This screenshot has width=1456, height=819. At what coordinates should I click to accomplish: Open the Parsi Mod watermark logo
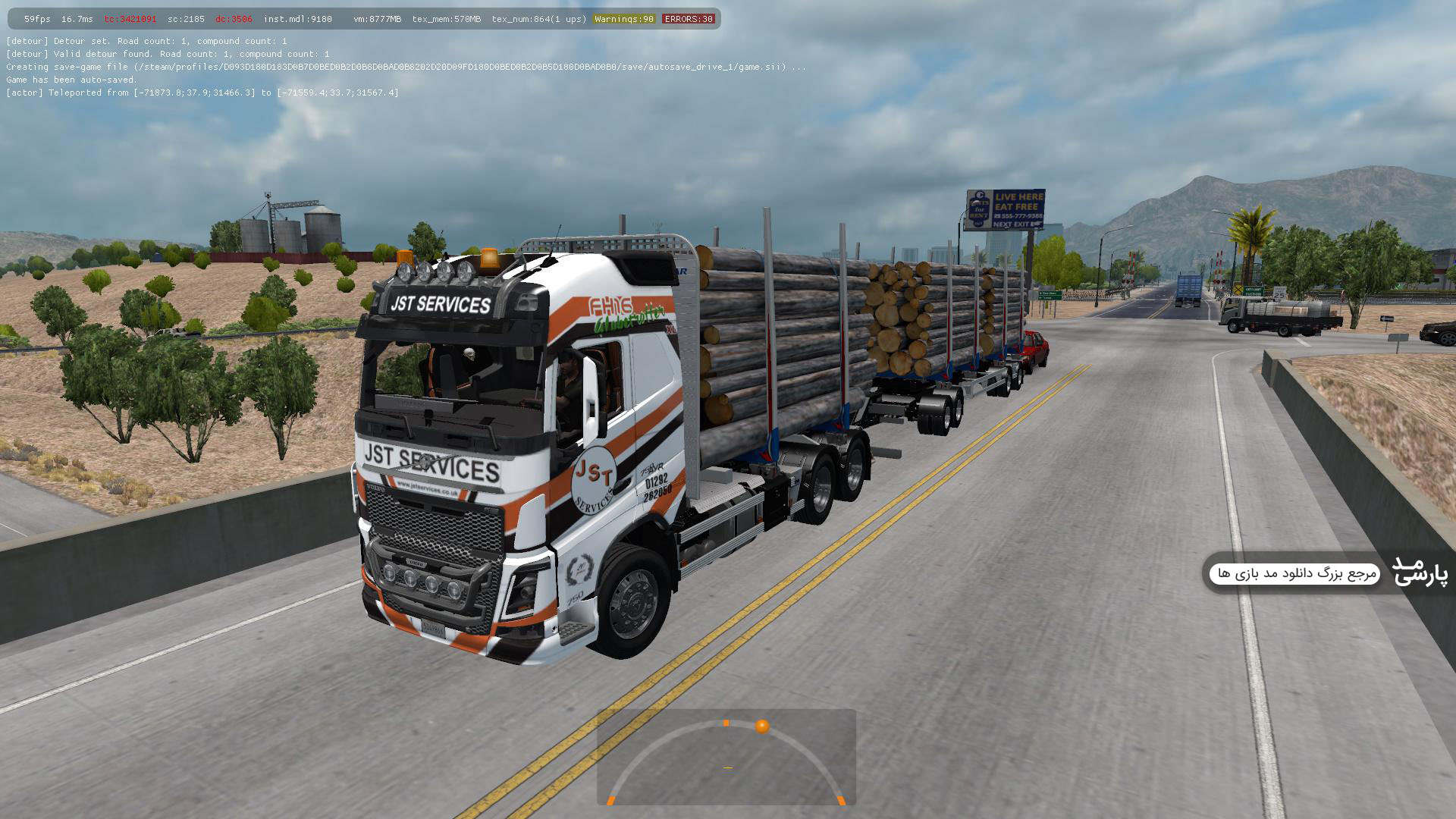coord(1420,572)
